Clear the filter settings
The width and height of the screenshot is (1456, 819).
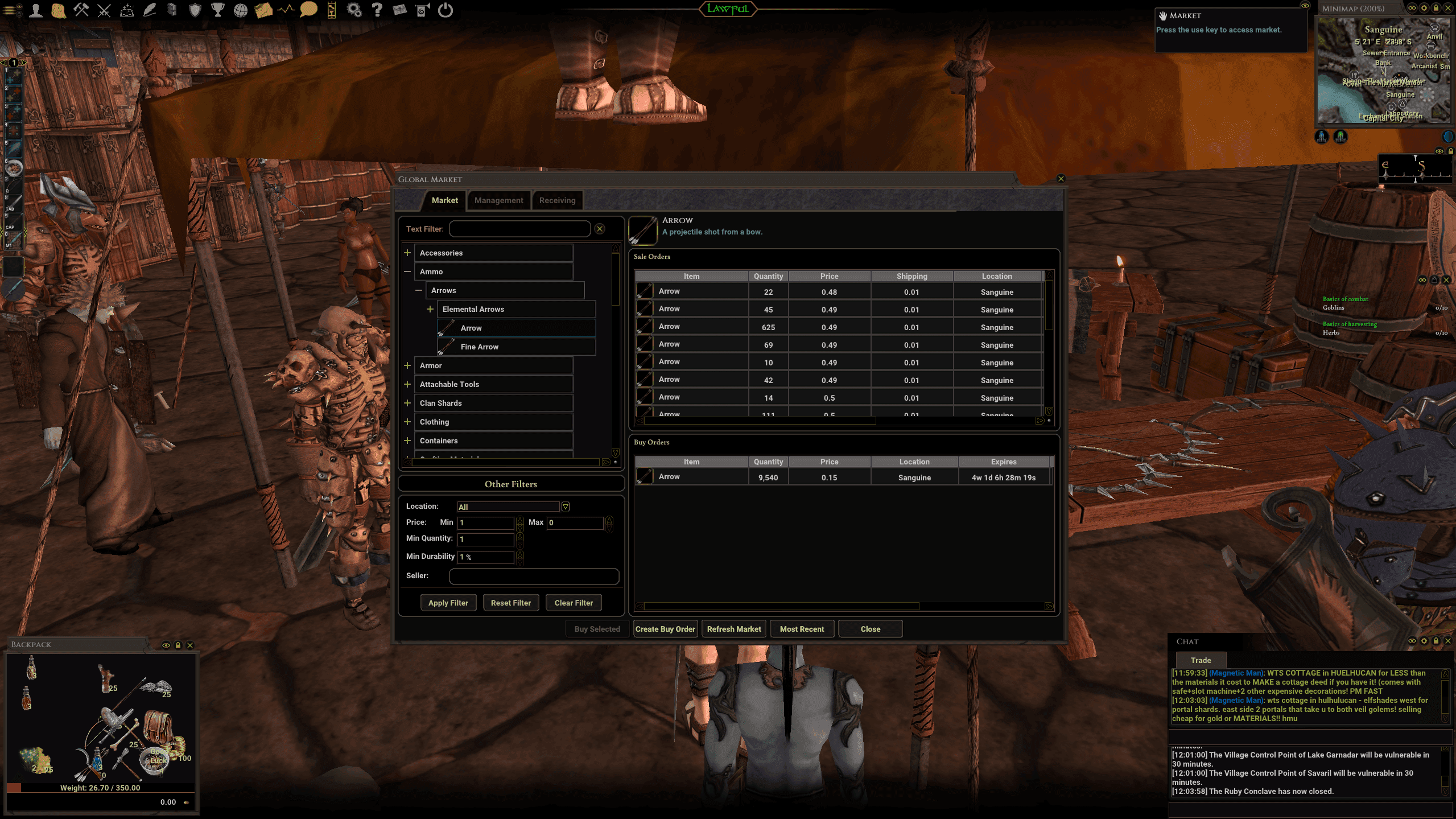point(573,603)
